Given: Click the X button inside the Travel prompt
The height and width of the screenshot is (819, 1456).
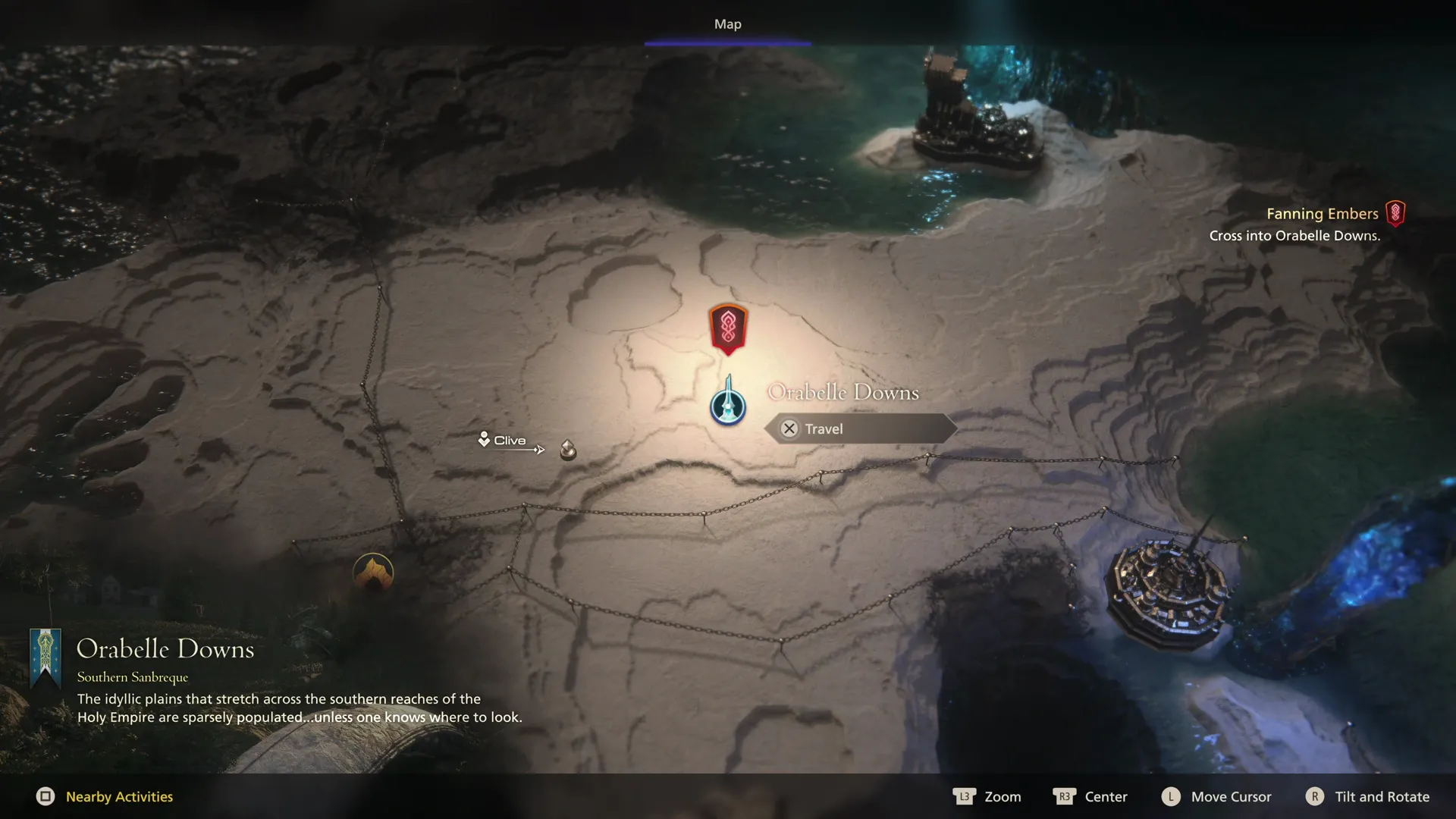Looking at the screenshot, I should (x=789, y=428).
